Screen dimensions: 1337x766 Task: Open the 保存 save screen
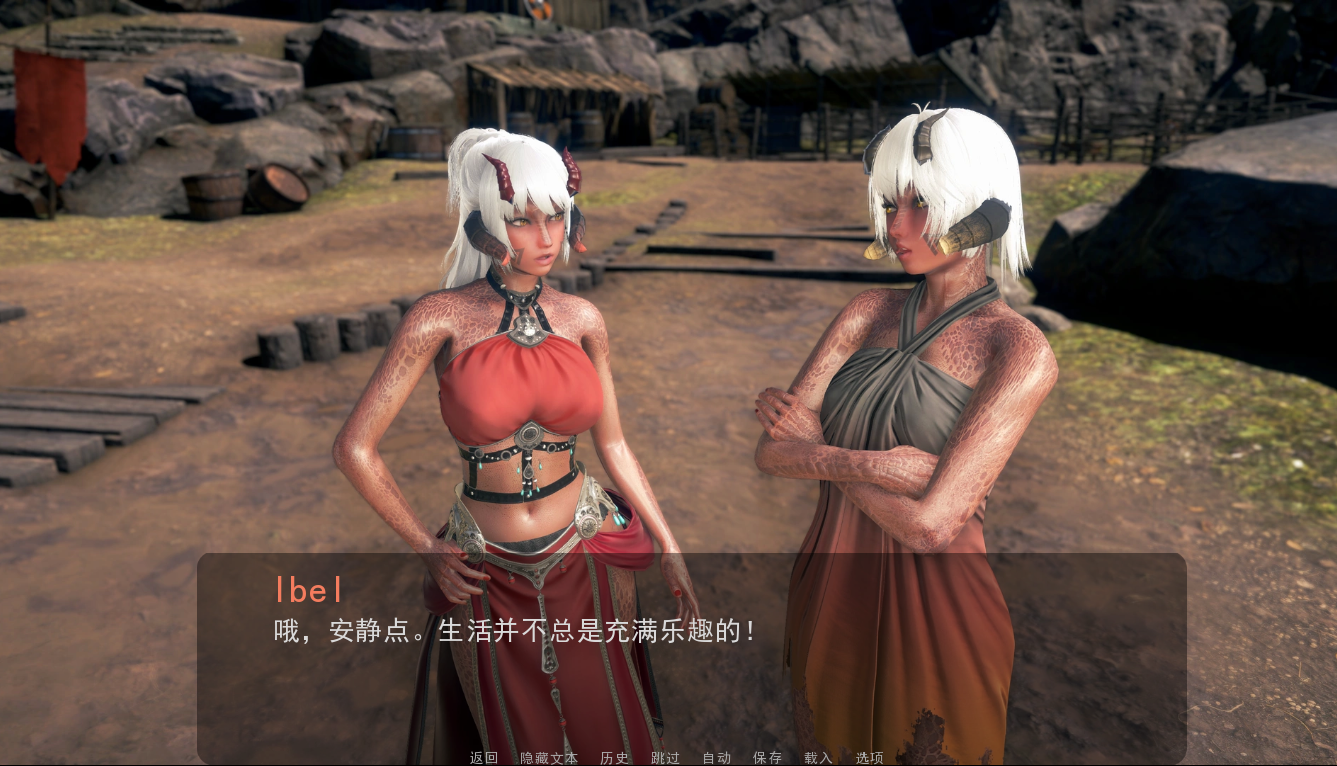(x=768, y=758)
